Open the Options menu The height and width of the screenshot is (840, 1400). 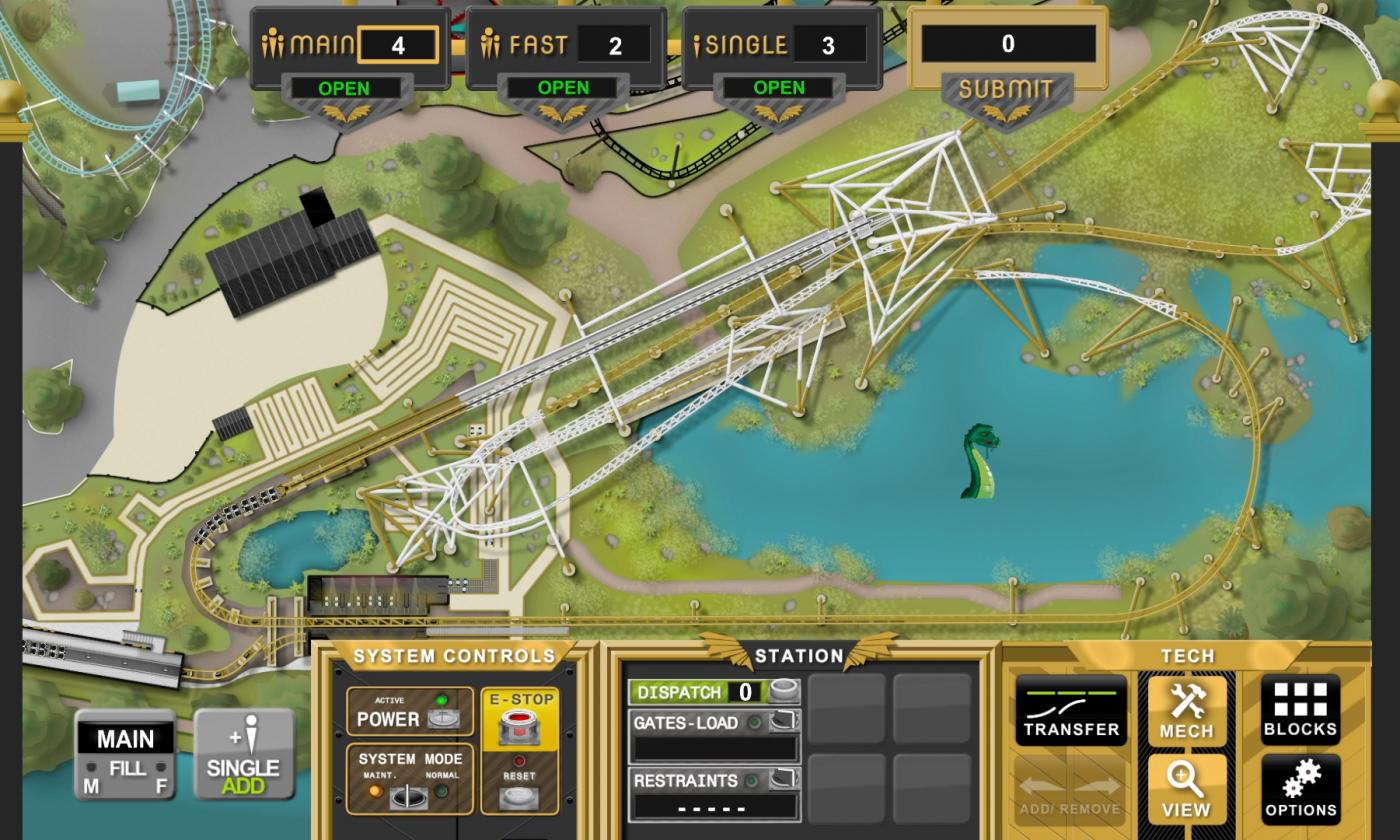pyautogui.click(x=1300, y=789)
